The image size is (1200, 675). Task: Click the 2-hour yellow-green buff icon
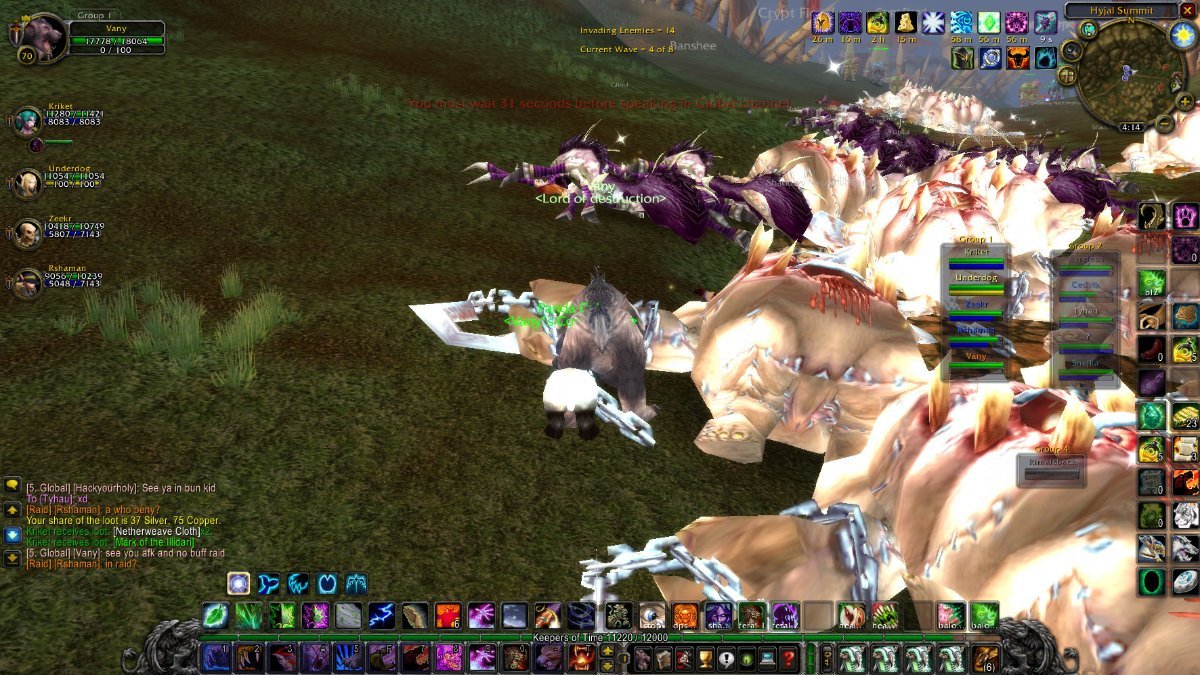(x=877, y=22)
